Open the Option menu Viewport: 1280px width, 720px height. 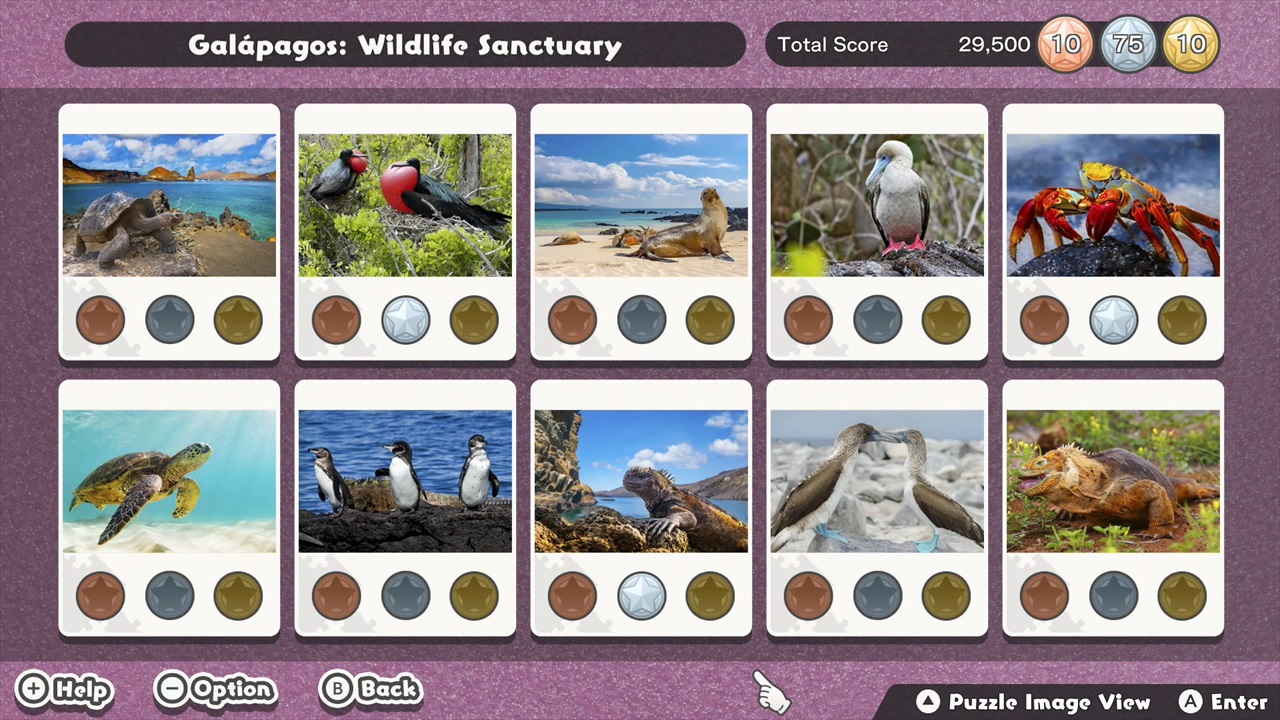click(x=215, y=689)
